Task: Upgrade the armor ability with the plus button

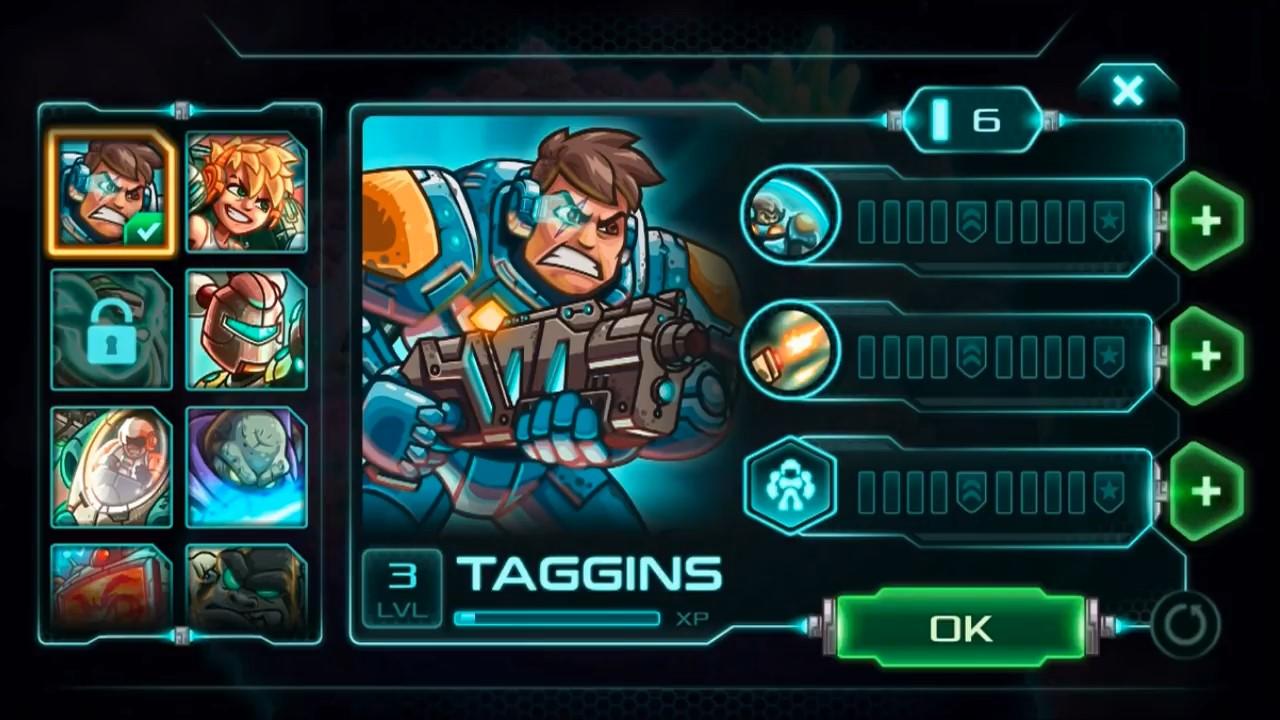Action: point(1207,490)
